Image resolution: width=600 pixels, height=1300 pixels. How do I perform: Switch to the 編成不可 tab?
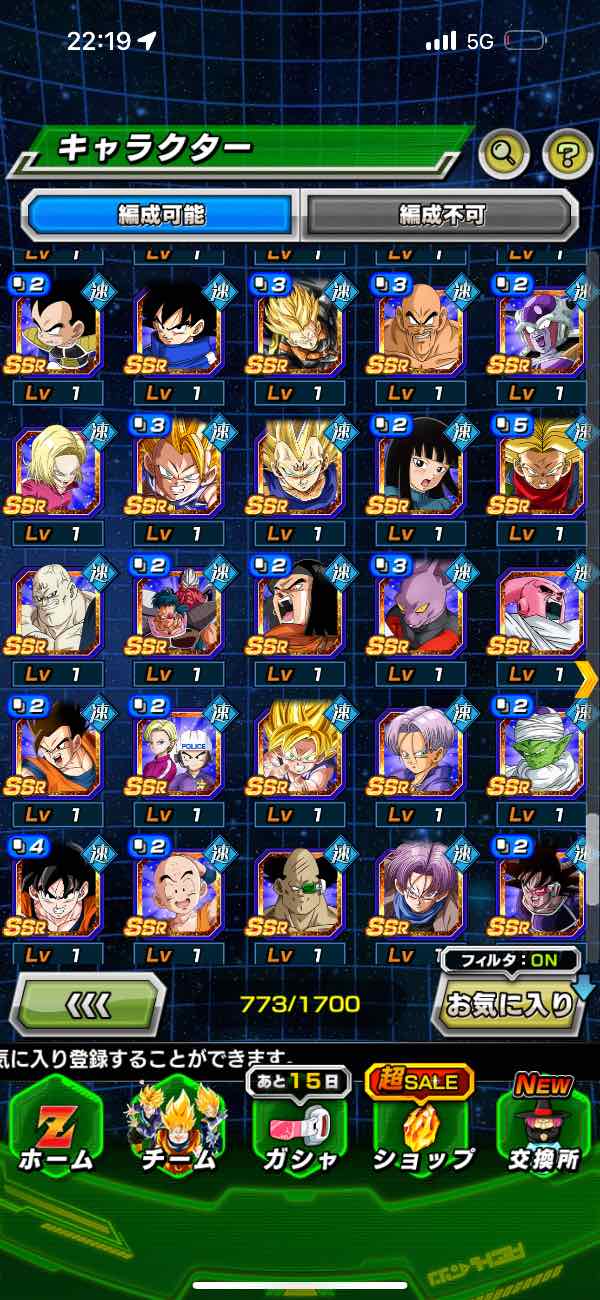[441, 214]
